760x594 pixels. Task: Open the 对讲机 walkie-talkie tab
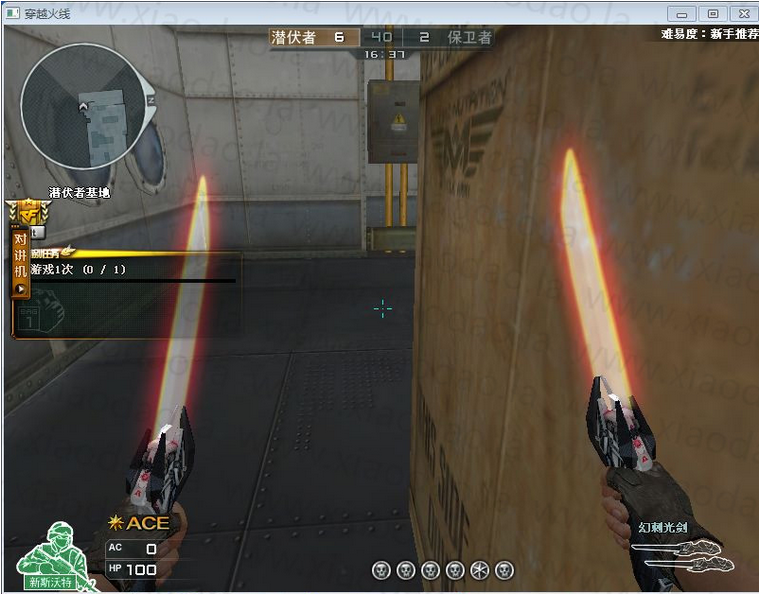(20, 263)
